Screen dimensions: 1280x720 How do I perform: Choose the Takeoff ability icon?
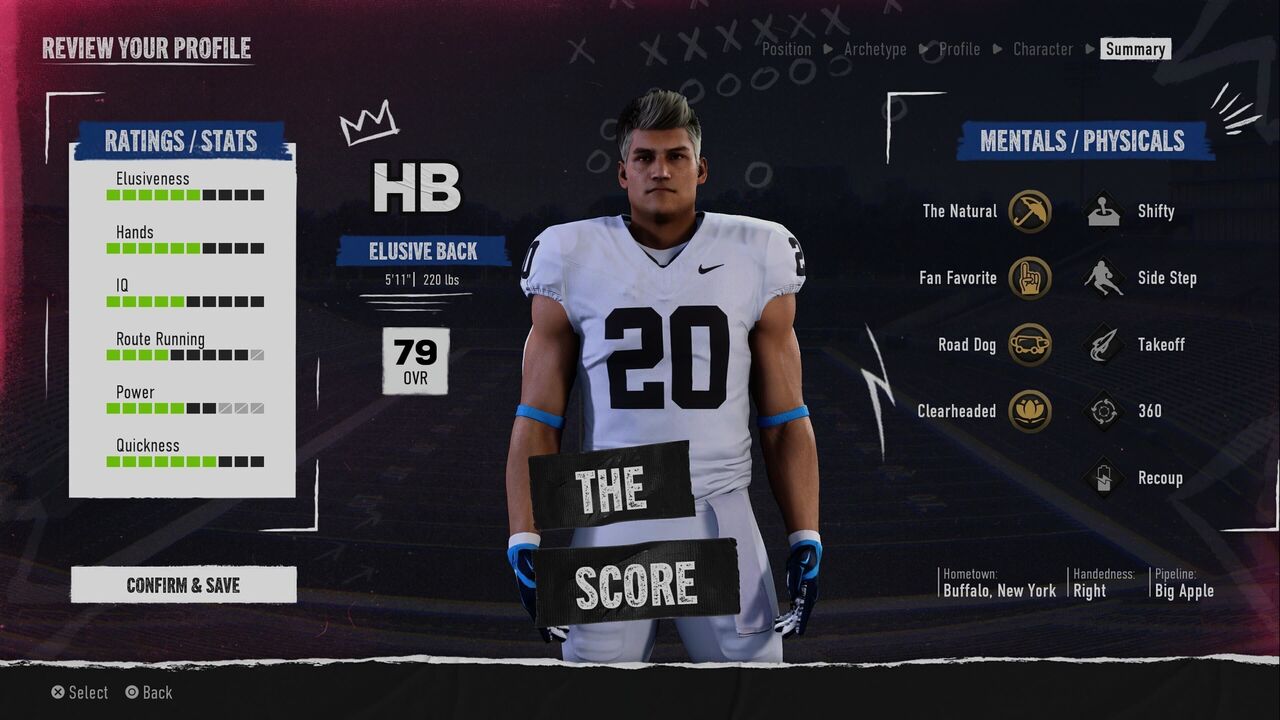(1104, 345)
